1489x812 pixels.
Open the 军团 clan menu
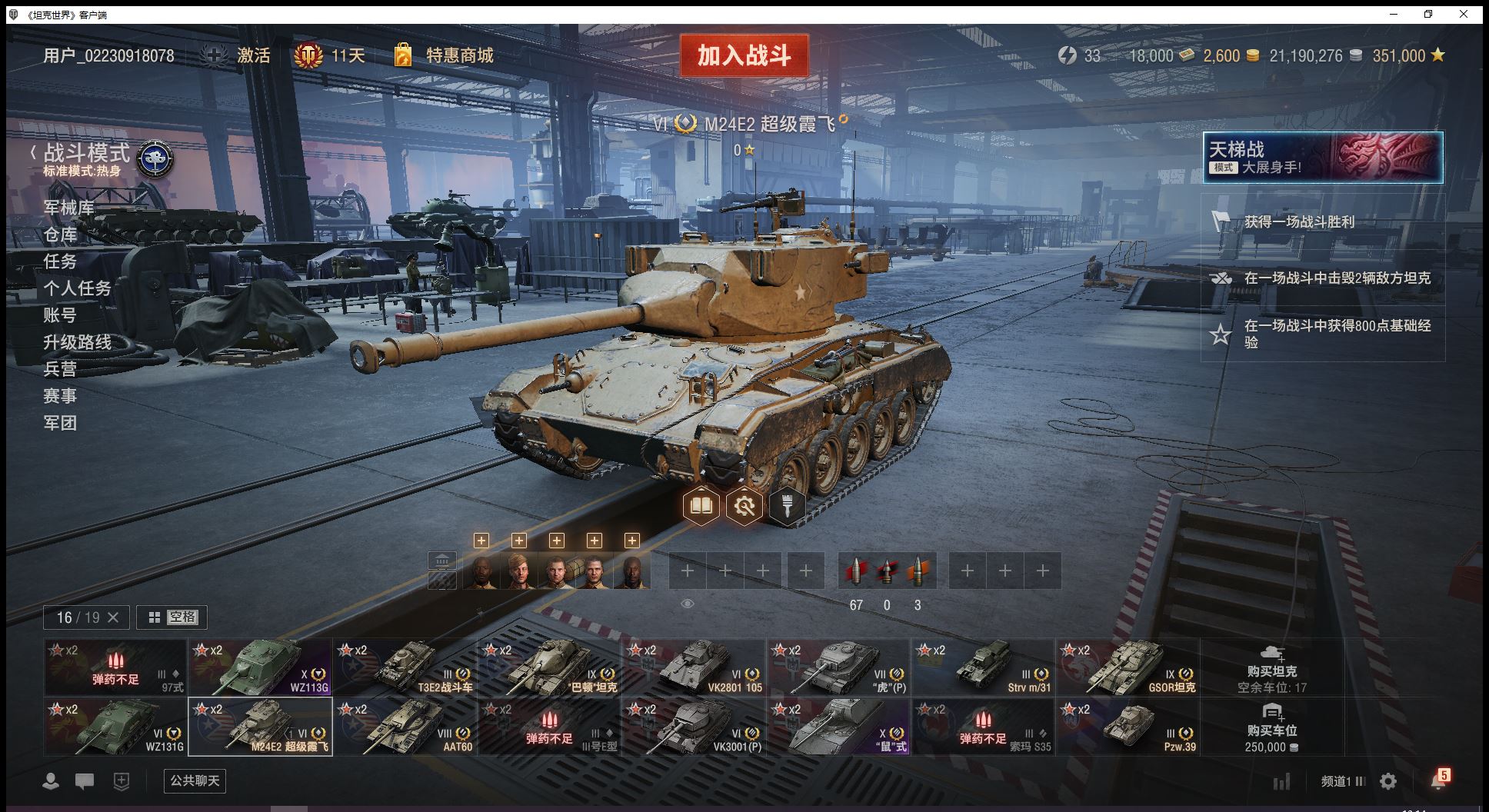coord(60,423)
